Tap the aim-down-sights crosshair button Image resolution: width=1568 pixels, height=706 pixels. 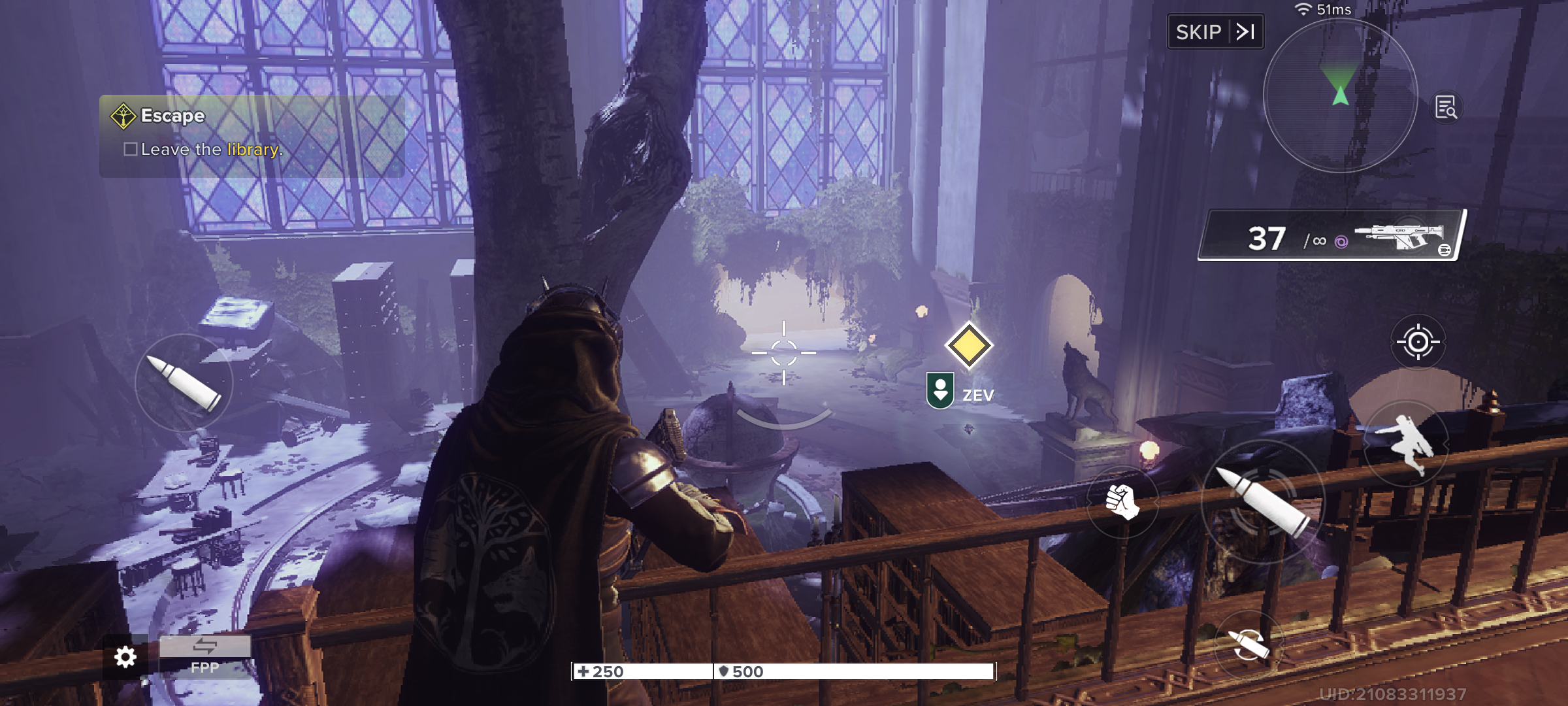pos(1417,342)
